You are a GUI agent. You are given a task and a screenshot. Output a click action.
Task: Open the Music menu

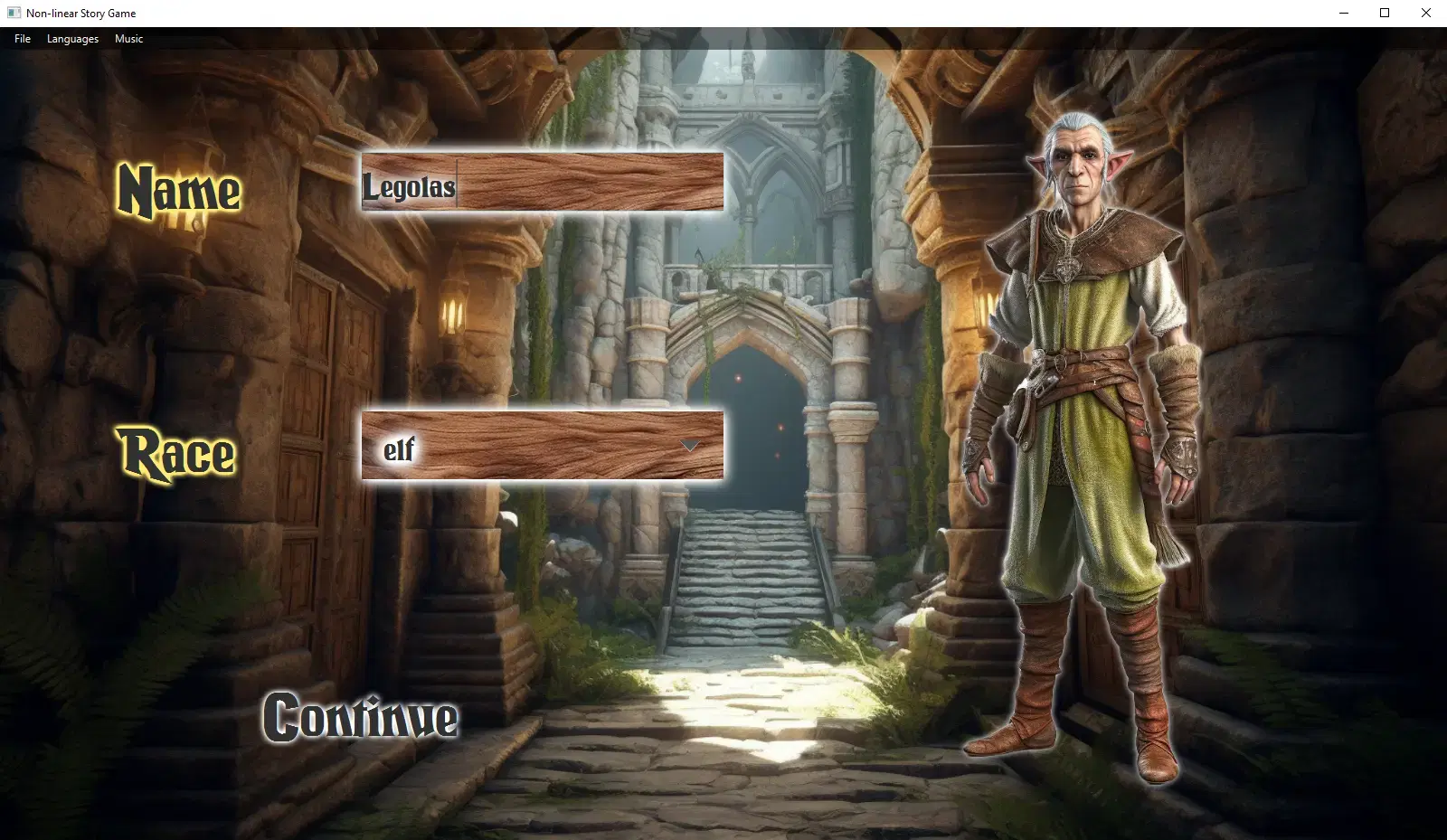pos(128,39)
